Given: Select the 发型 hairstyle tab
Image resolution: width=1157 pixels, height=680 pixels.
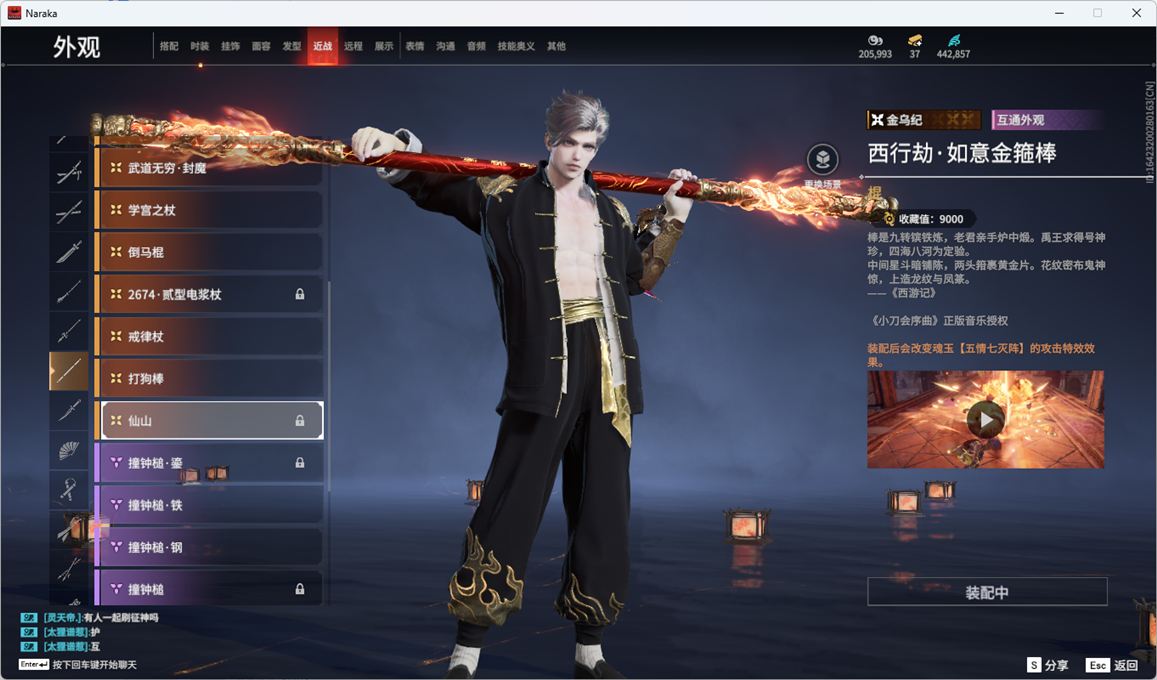Looking at the screenshot, I should coord(292,46).
